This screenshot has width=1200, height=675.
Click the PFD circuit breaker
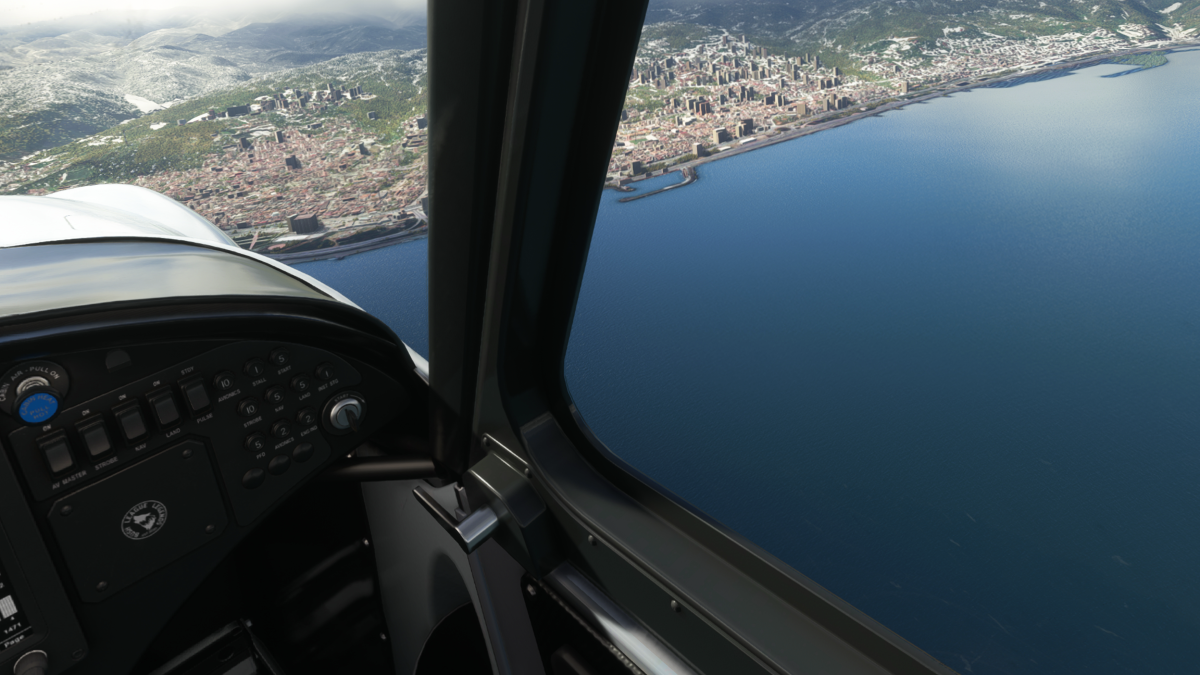click(256, 443)
